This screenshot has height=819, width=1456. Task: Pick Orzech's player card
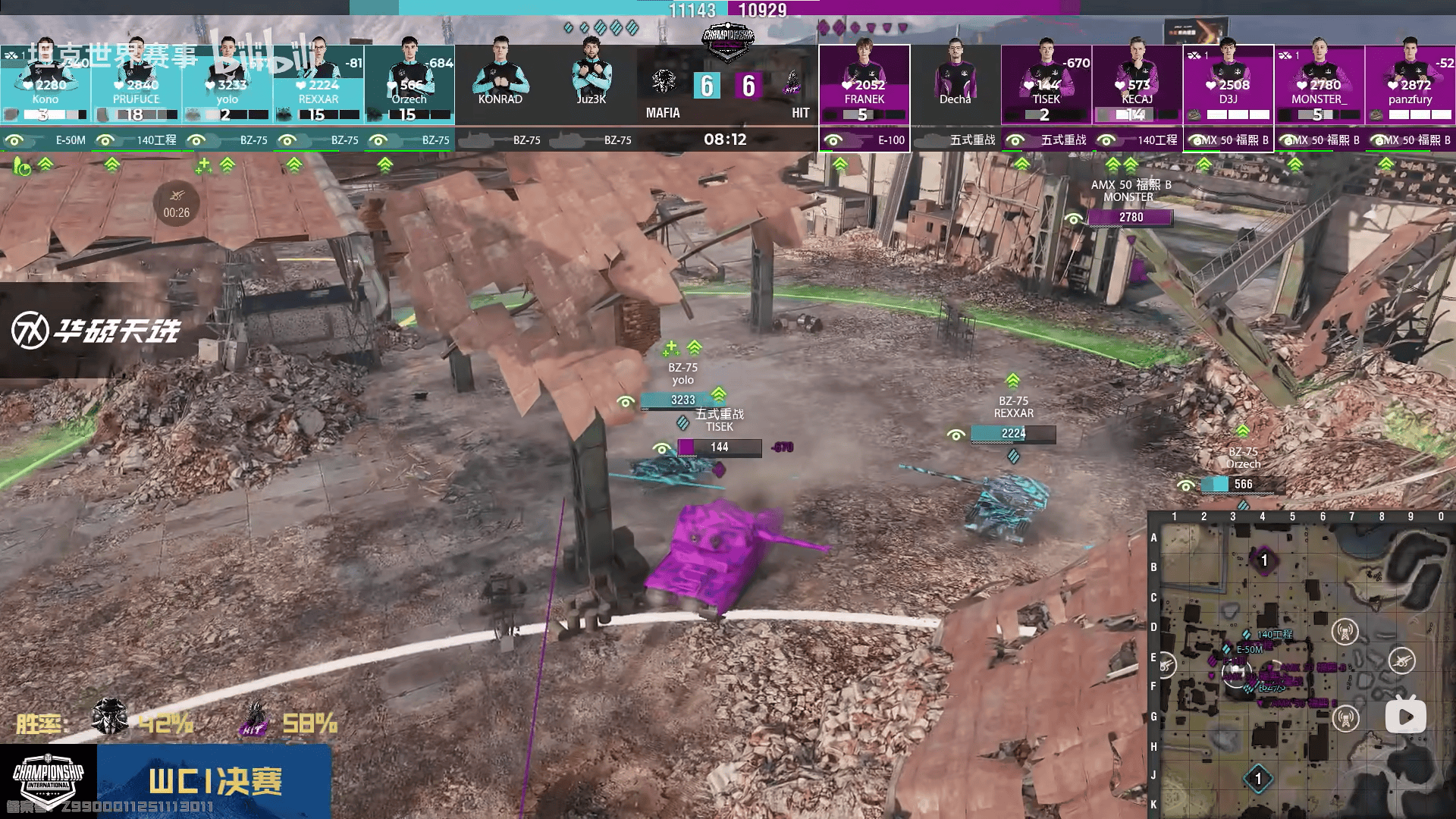click(409, 83)
